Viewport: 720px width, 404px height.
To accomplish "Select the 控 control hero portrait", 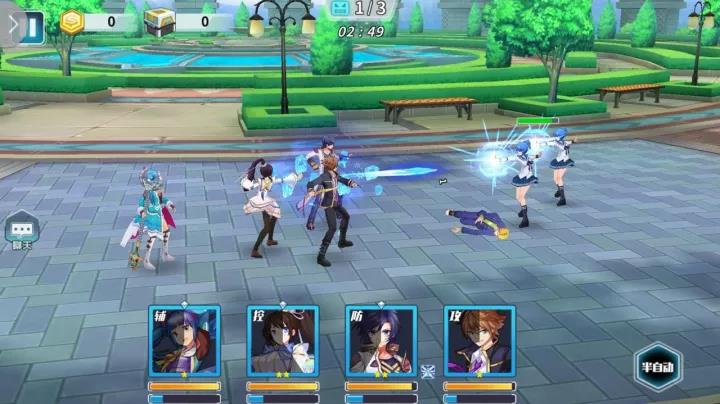I will 282,341.
